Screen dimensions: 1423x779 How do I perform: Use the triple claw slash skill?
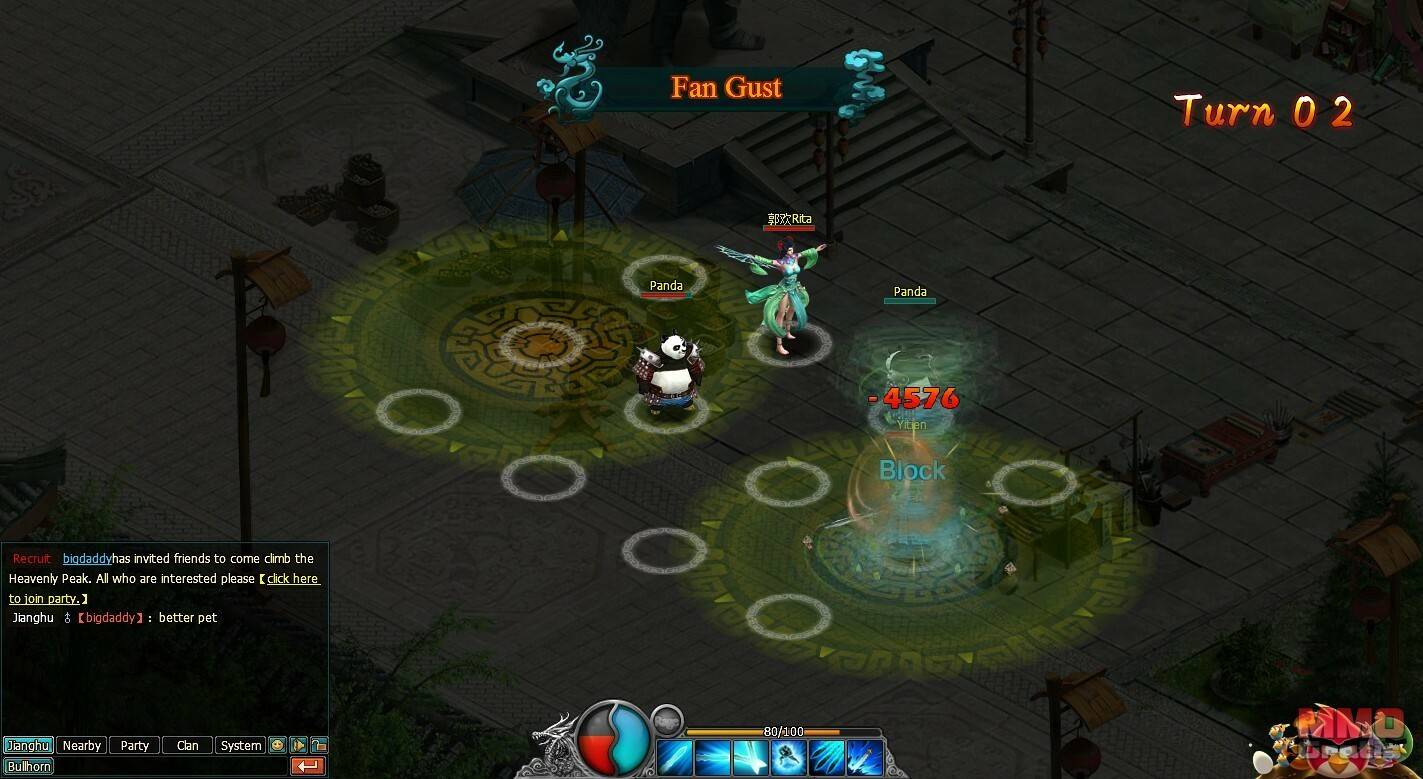coord(827,758)
